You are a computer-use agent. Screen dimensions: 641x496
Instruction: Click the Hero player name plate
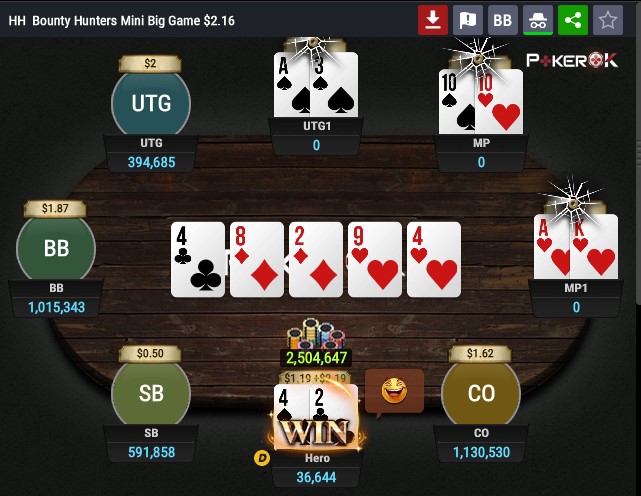[316, 468]
